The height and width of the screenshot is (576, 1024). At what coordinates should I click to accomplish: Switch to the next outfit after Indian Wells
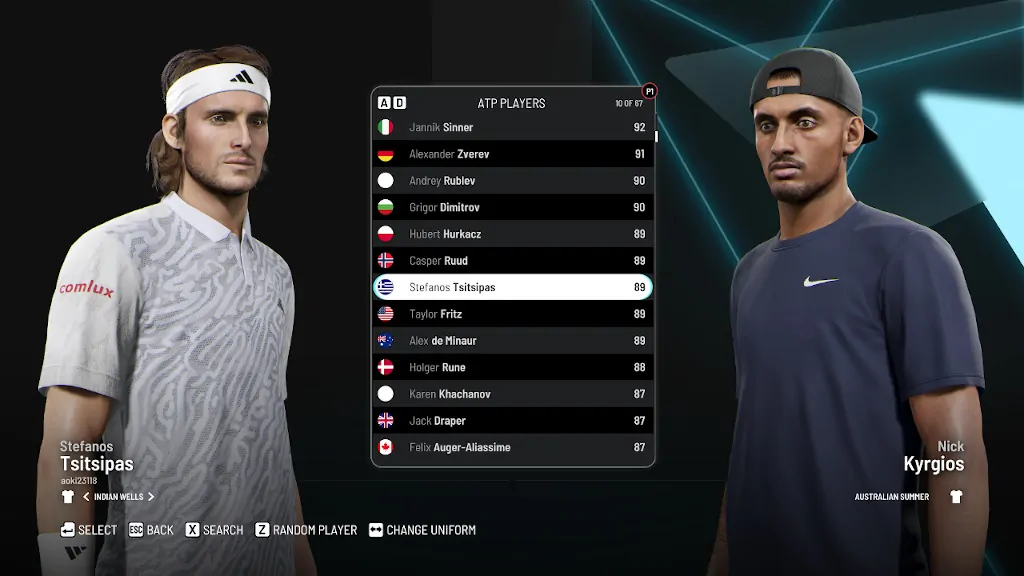[x=151, y=497]
